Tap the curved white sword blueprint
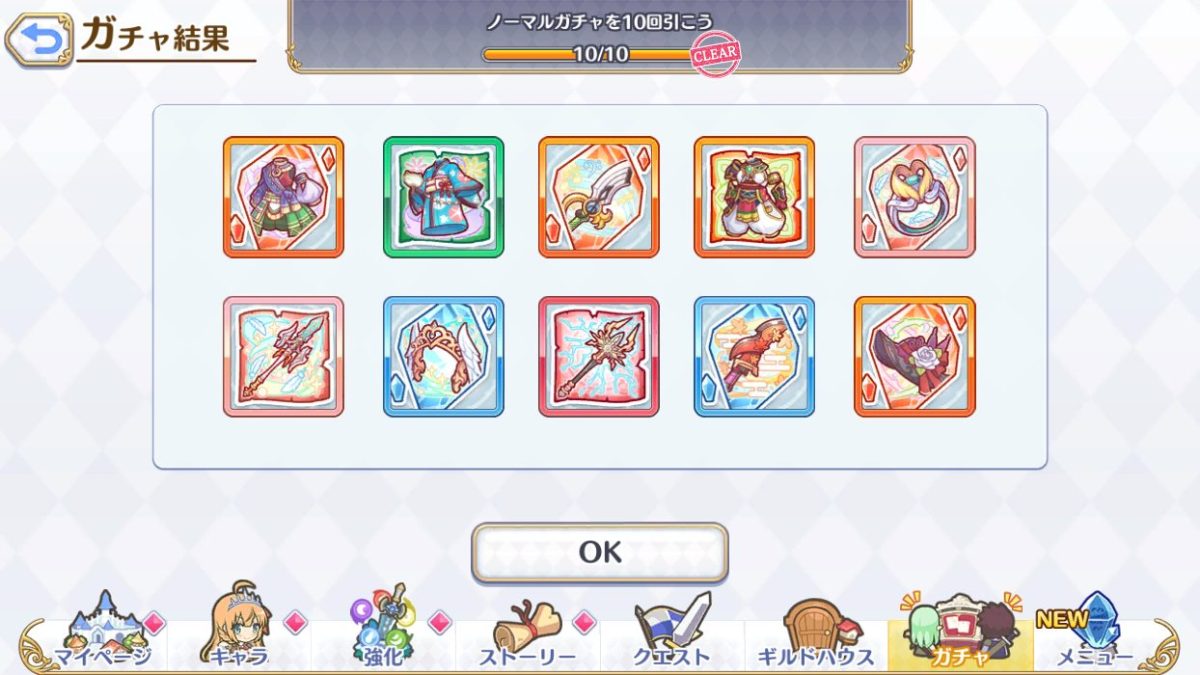This screenshot has width=1200, height=675. click(598, 197)
